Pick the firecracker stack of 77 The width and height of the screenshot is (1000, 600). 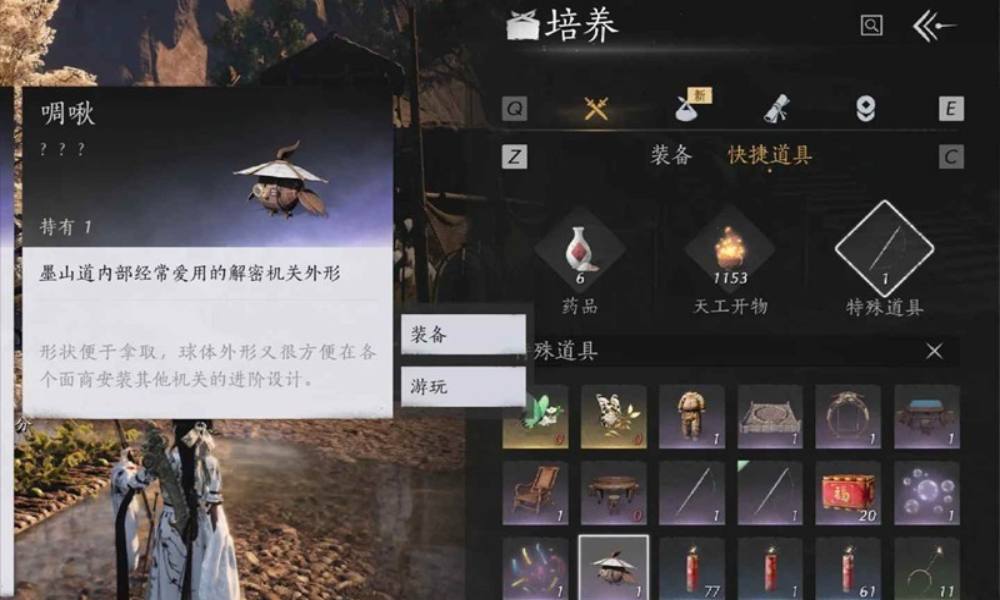692,568
